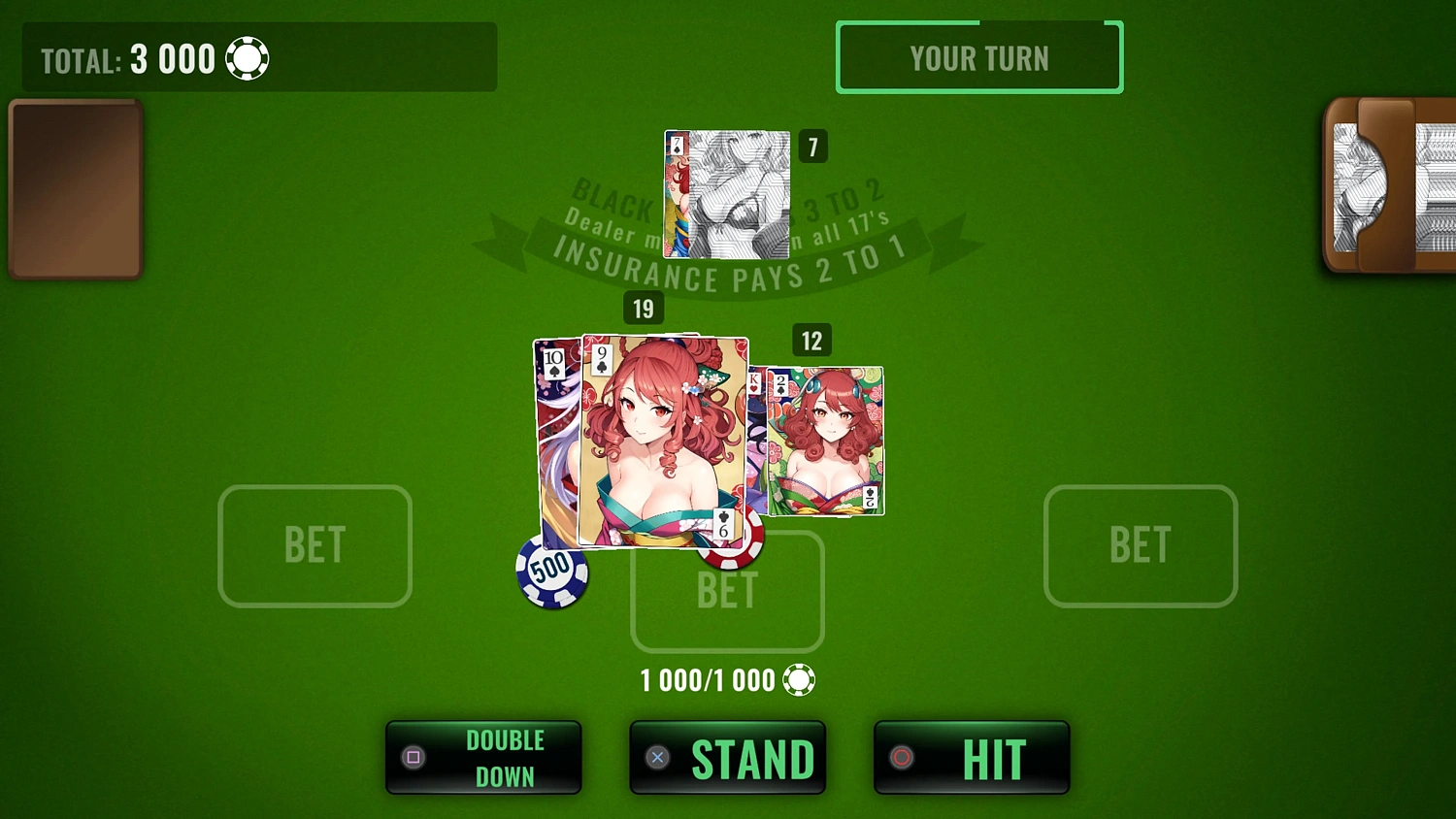Select the 500 chip on the table
The image size is (1456, 819).
(551, 573)
